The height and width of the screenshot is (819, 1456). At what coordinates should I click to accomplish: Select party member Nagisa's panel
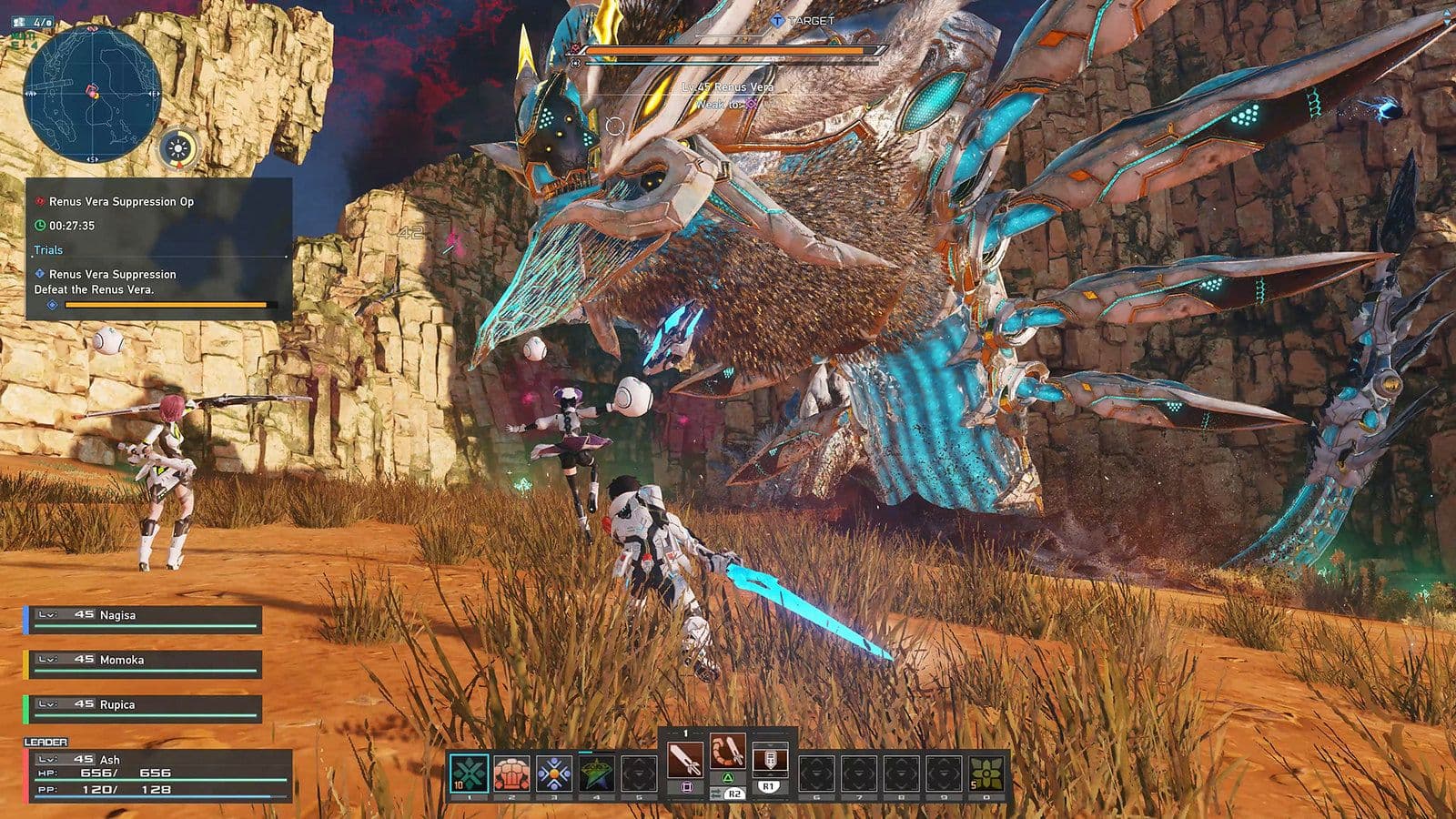[x=144, y=620]
